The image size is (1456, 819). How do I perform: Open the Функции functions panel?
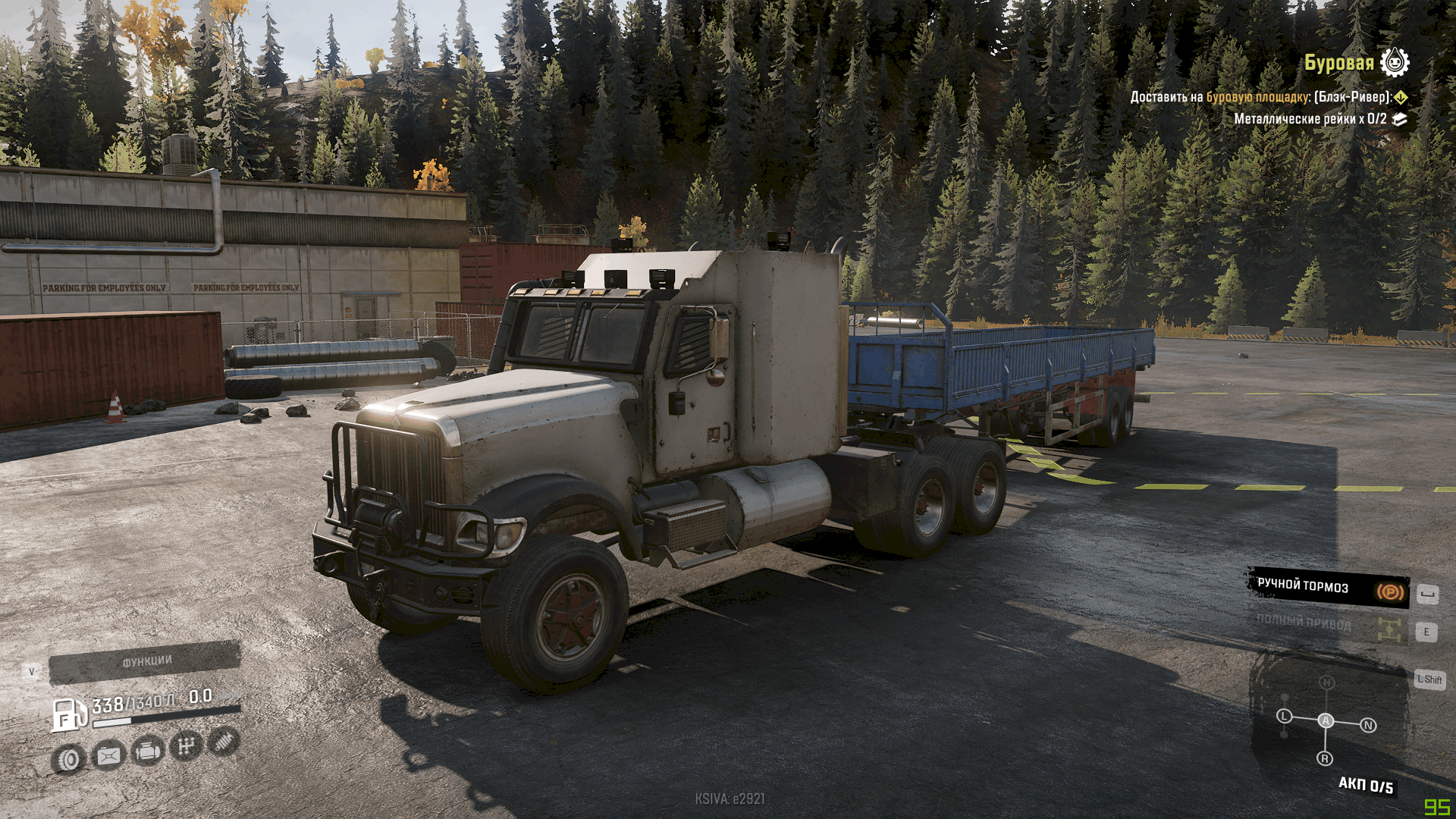(145, 662)
